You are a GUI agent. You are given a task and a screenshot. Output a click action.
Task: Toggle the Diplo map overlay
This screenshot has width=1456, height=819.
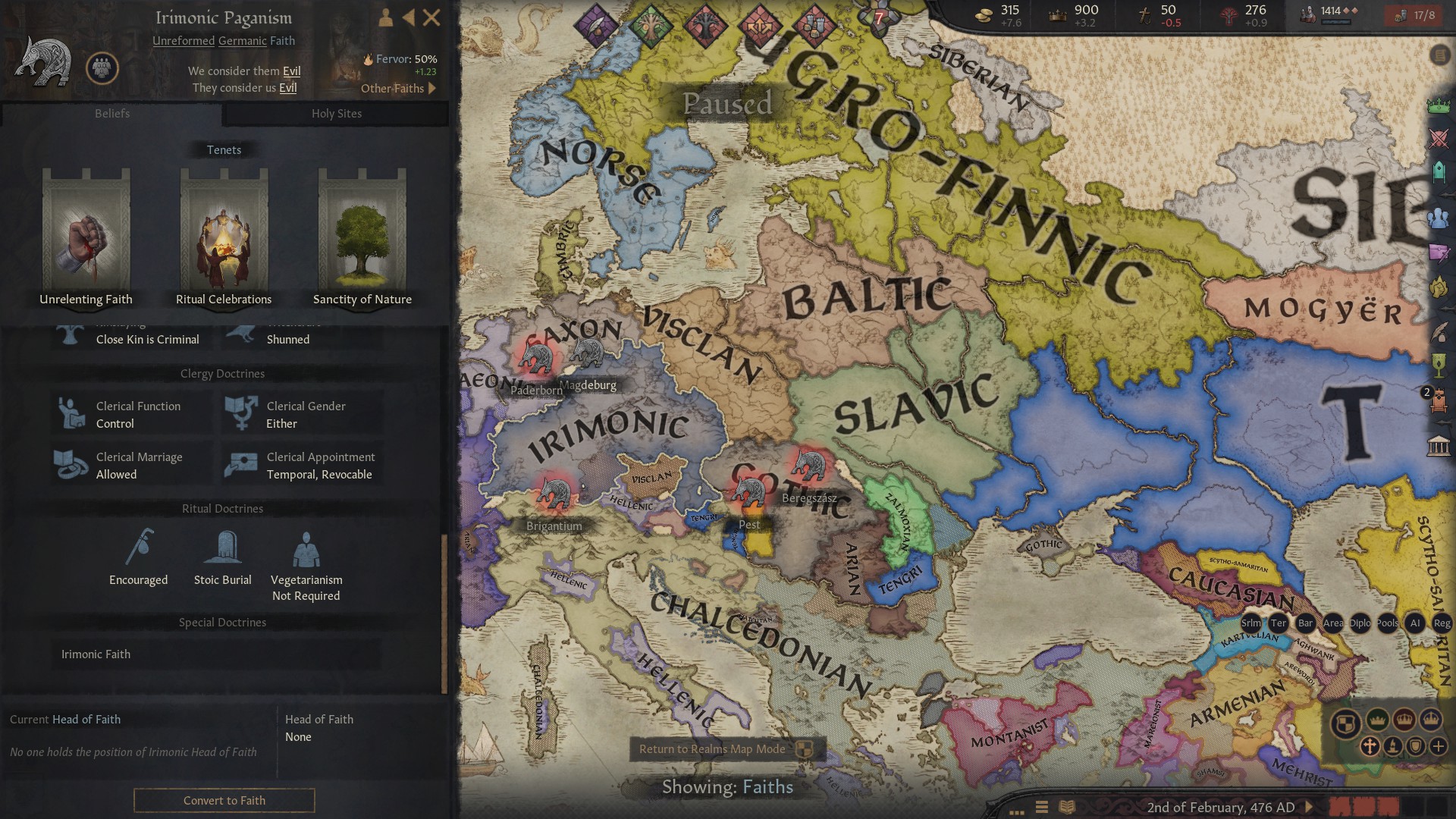pyautogui.click(x=1359, y=623)
